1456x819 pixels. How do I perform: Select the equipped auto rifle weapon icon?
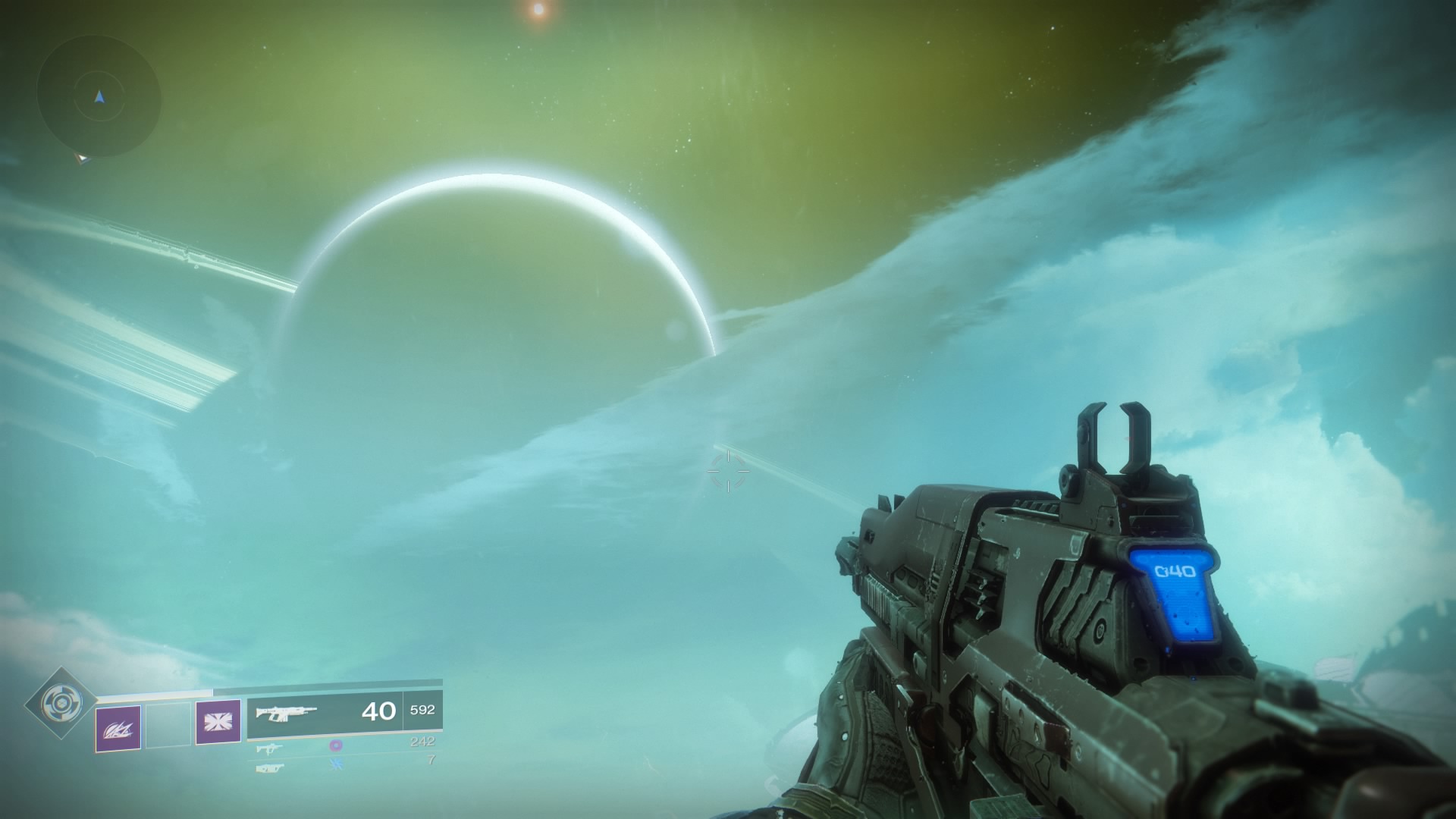pos(286,712)
